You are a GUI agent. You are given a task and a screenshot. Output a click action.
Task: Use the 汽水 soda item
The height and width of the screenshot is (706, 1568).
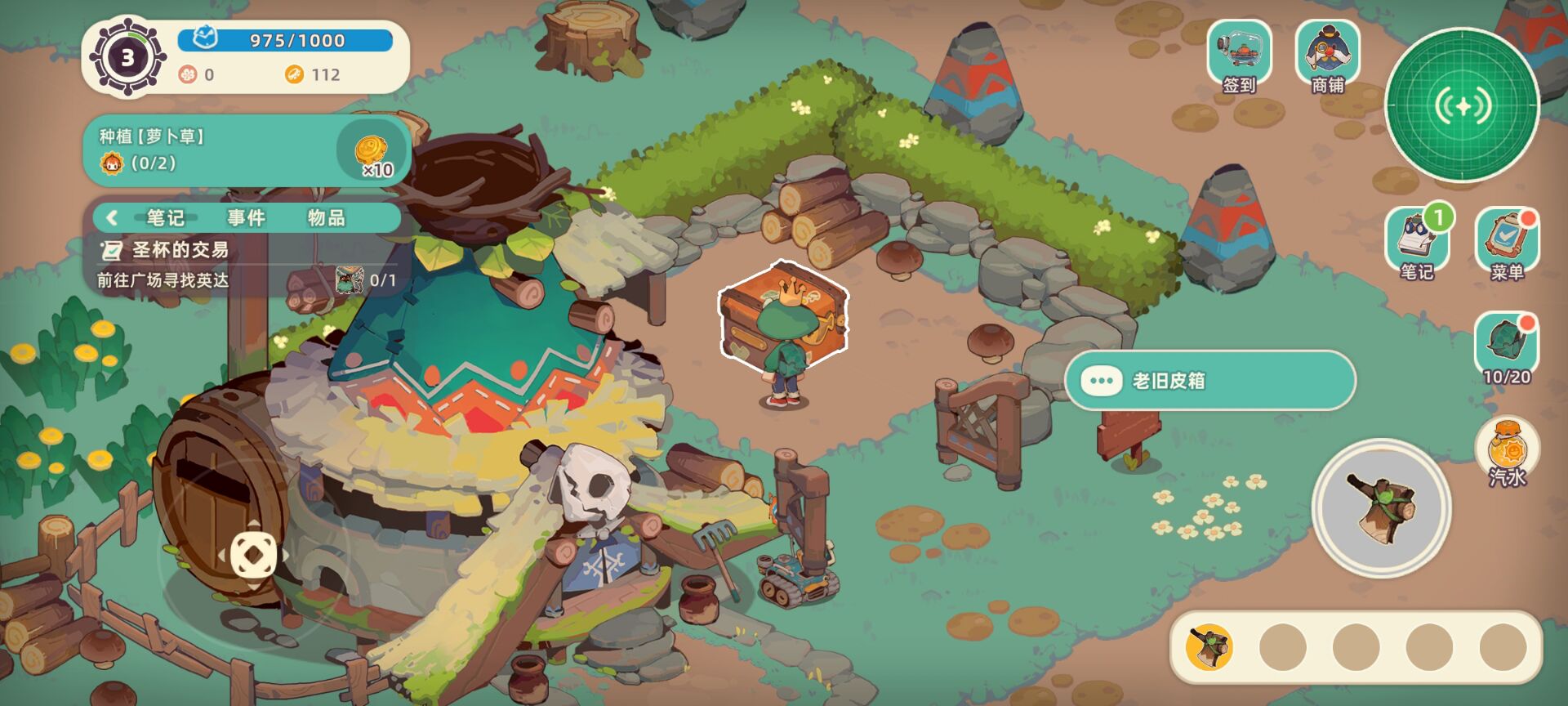(1507, 452)
